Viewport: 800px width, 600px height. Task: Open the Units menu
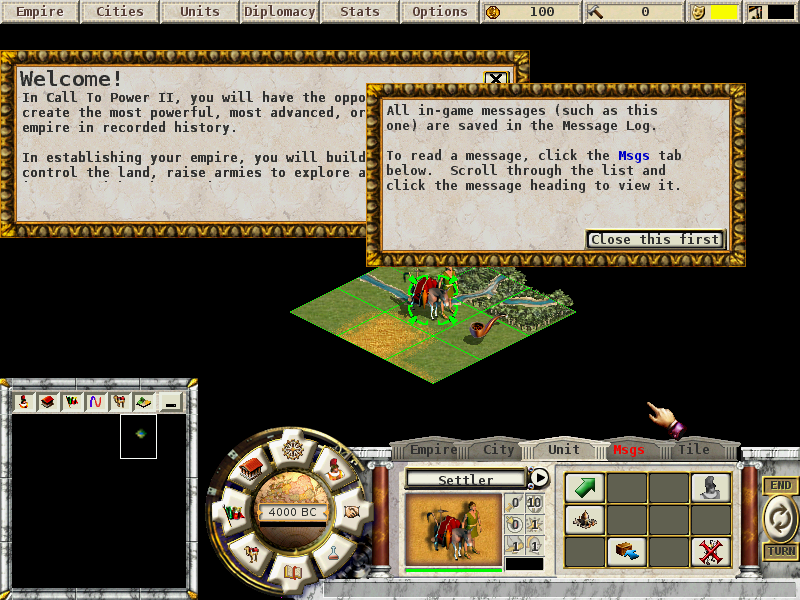[200, 12]
